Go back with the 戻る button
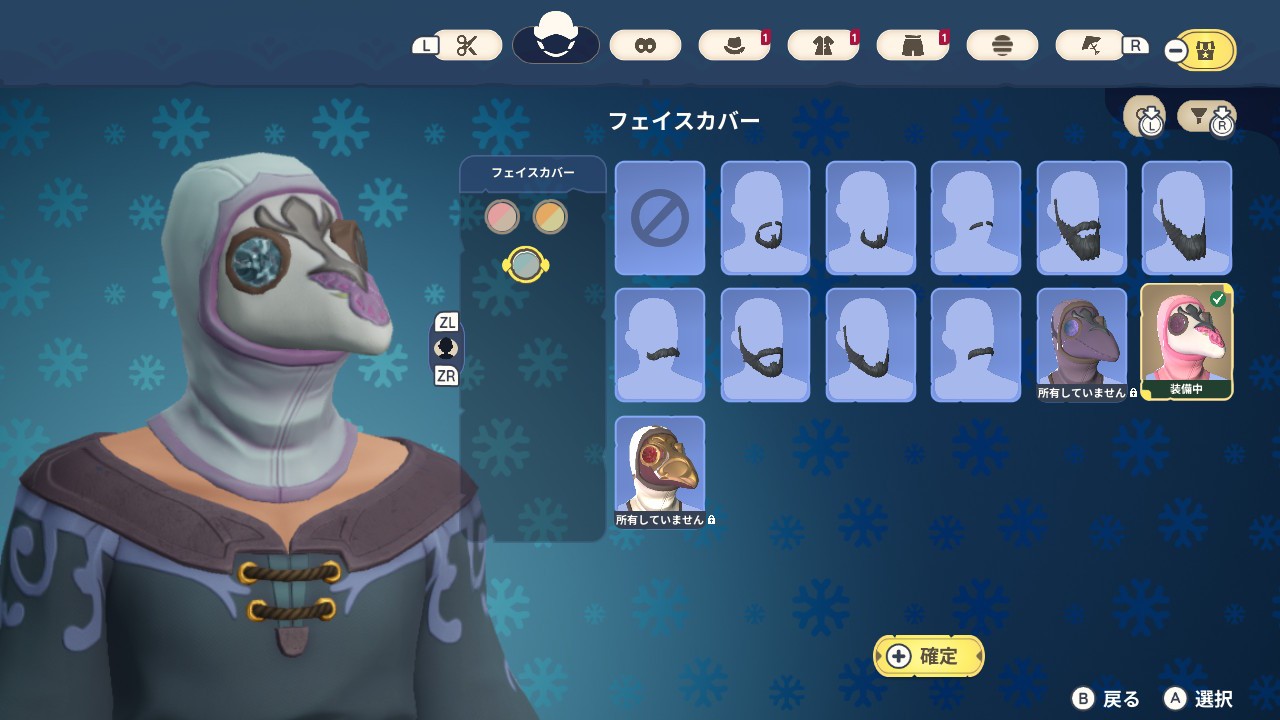The image size is (1280, 720). [1107, 699]
